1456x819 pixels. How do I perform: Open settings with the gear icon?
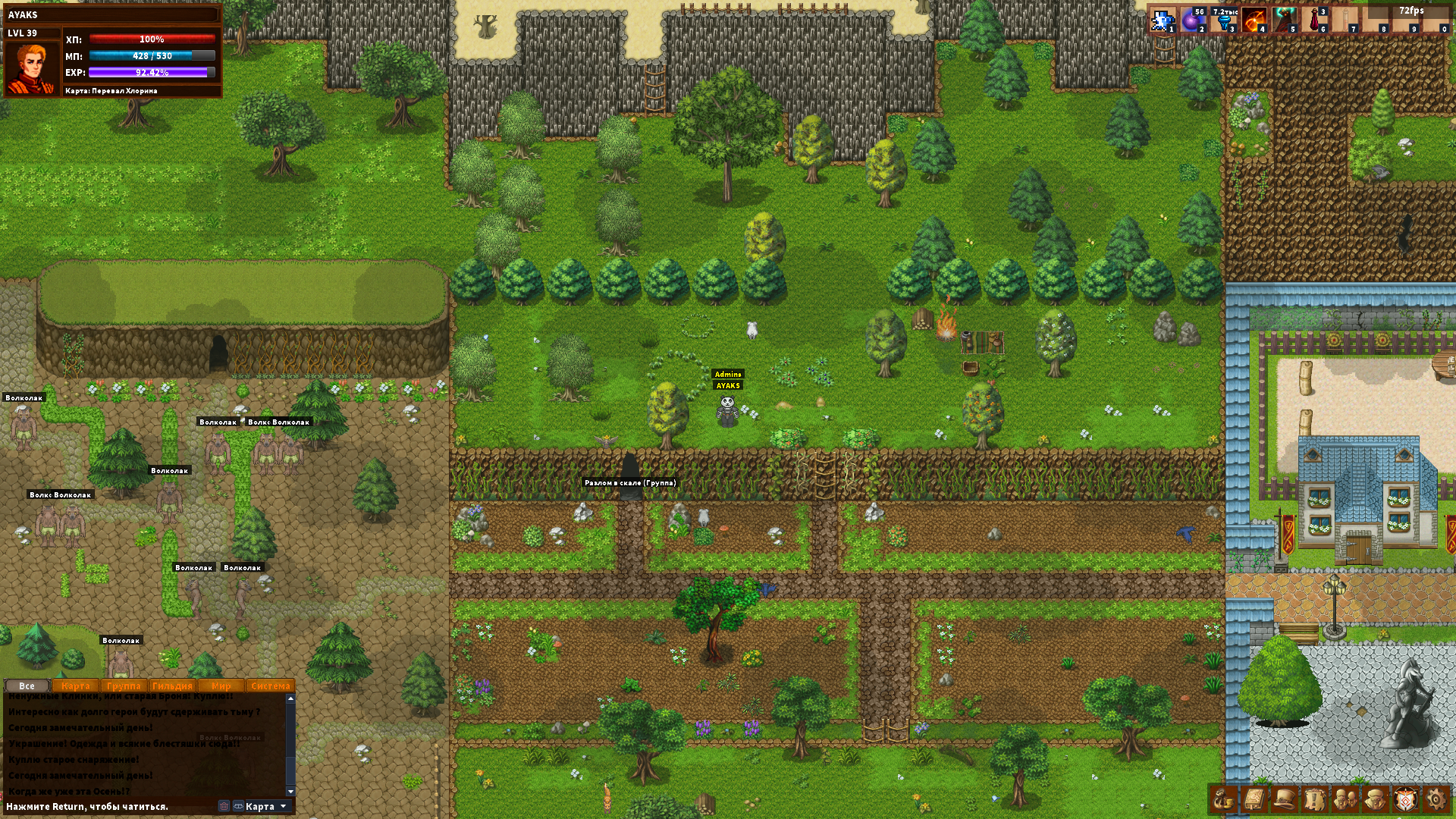point(1436,799)
